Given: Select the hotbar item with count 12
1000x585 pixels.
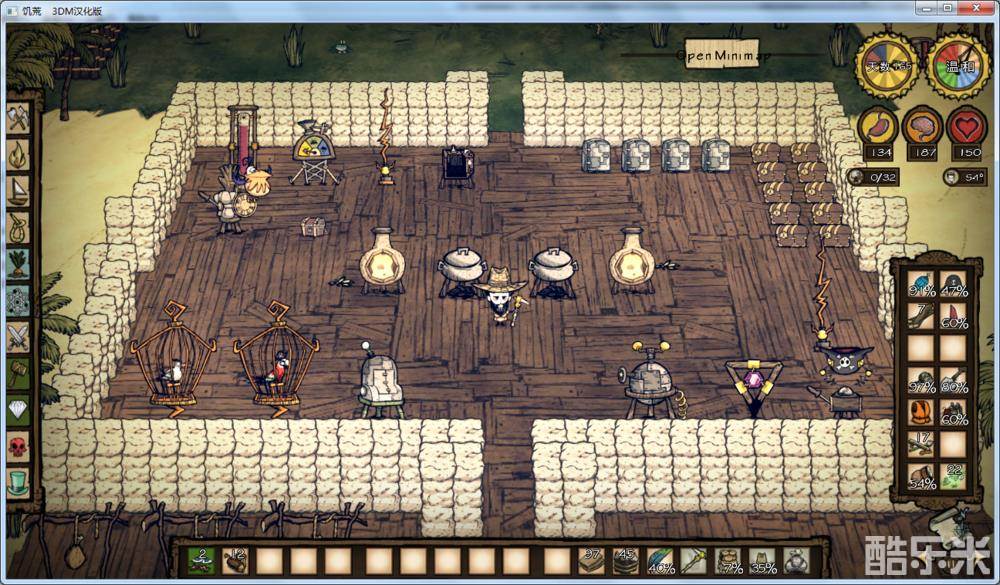Looking at the screenshot, I should 235,560.
